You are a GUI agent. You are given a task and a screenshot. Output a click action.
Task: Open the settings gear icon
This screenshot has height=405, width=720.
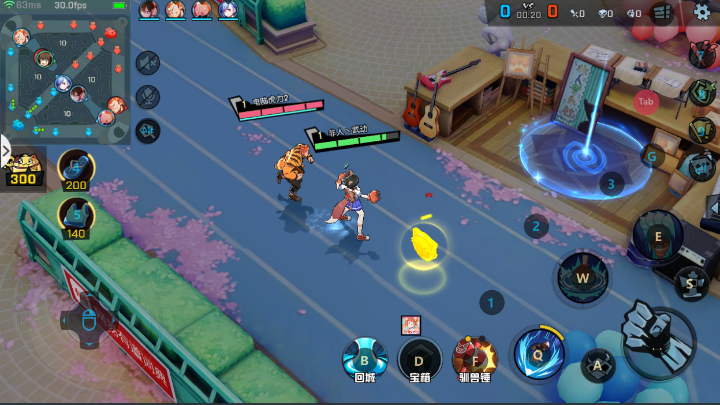701,12
